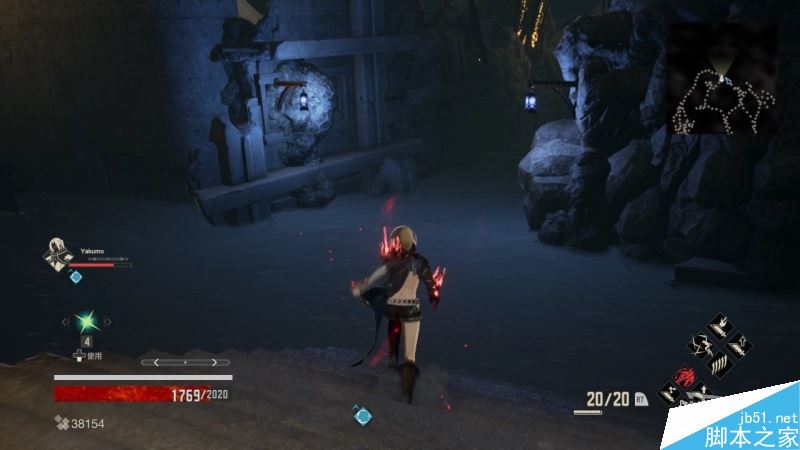Activate the red flame gift
The image size is (800, 450).
[x=688, y=378]
